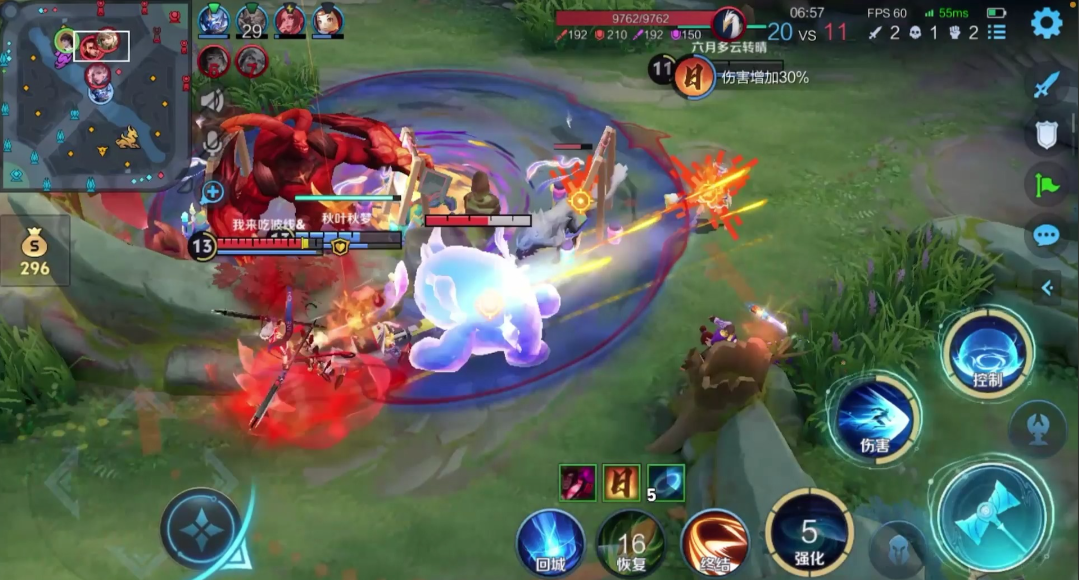Viewport: 1079px width, 580px height.
Task: Open the scoreboard list icon
Action: coord(996,32)
